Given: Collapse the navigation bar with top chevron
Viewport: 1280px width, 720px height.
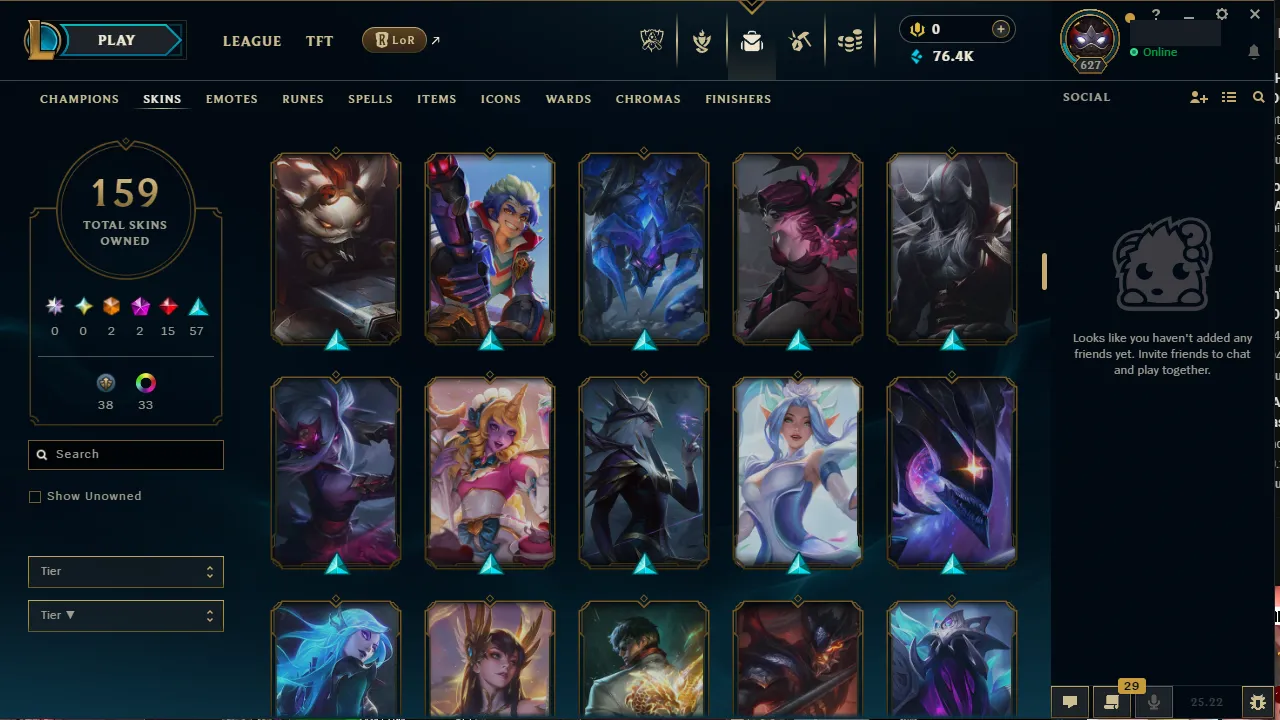Looking at the screenshot, I should pos(751,7).
